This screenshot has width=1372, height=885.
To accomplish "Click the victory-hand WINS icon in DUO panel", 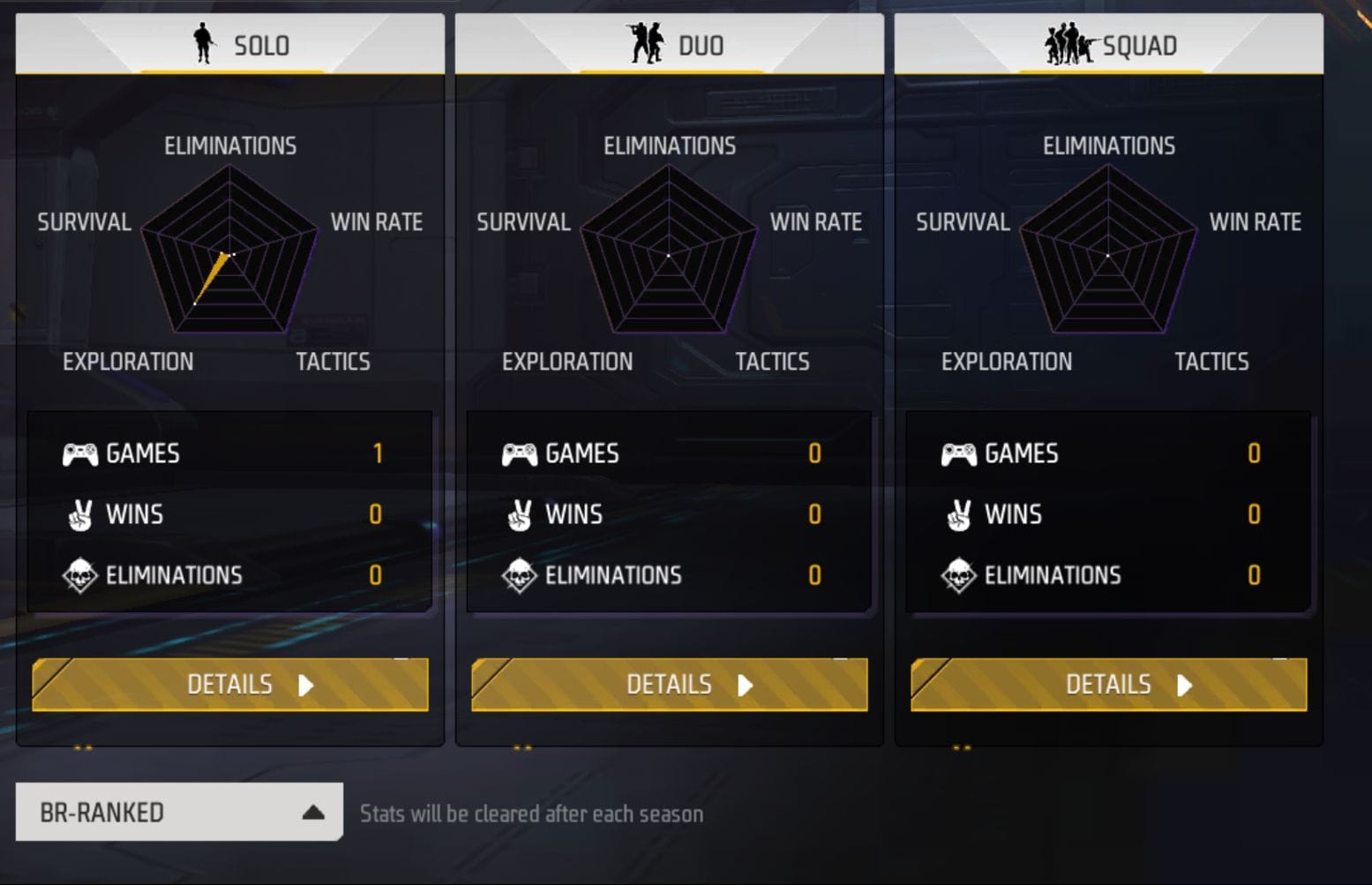I will click(x=520, y=514).
